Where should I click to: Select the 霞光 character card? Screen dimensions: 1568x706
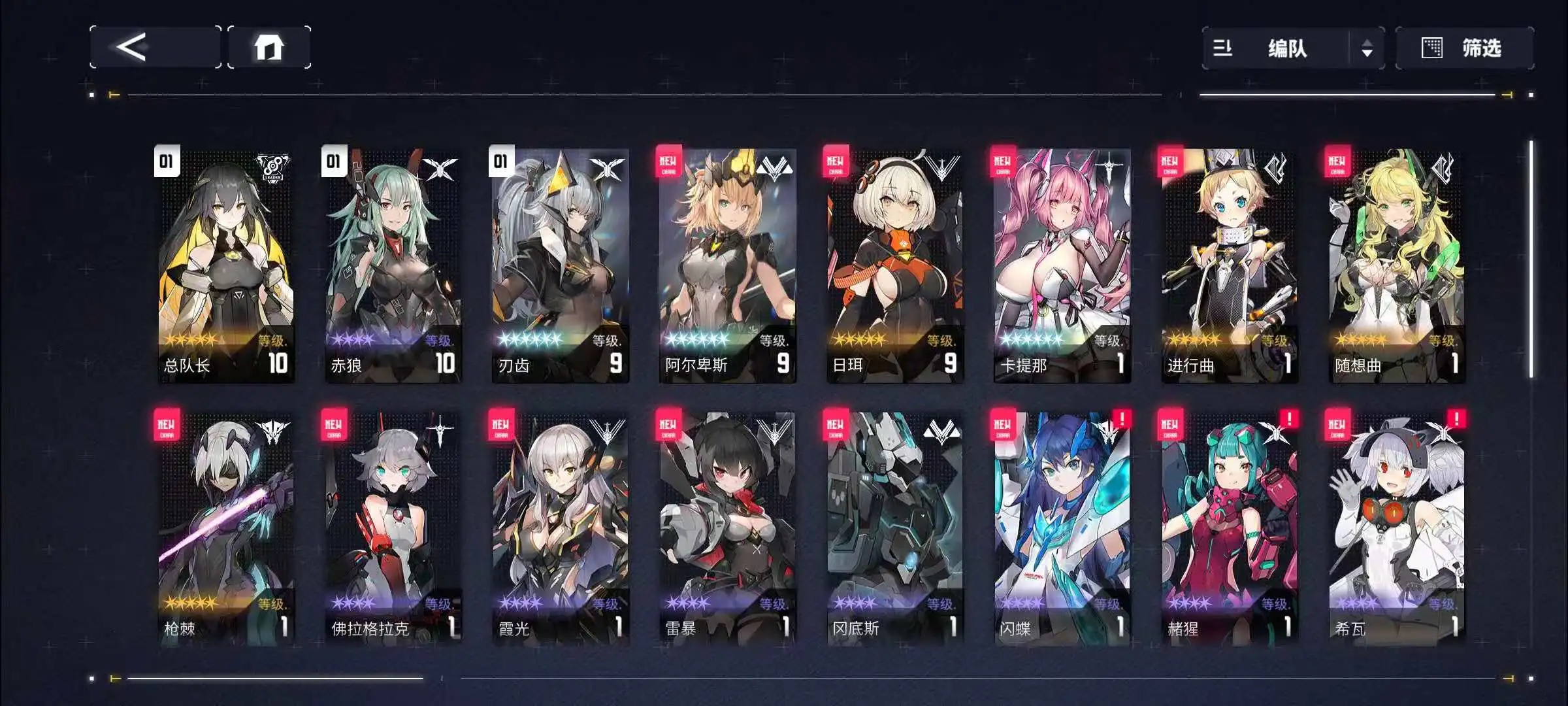coord(560,528)
